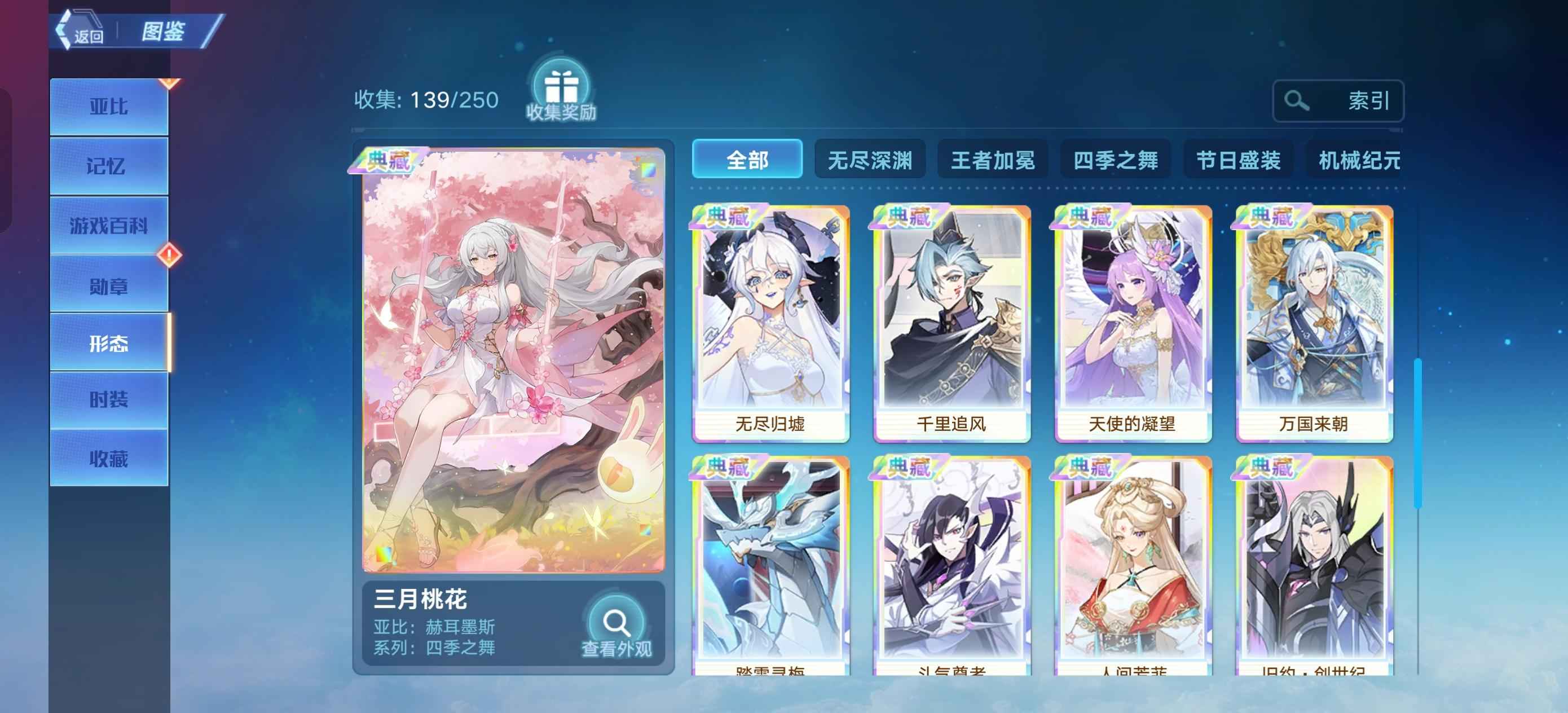
Task: Filter by the 无尽深渊 series tab
Action: [870, 160]
